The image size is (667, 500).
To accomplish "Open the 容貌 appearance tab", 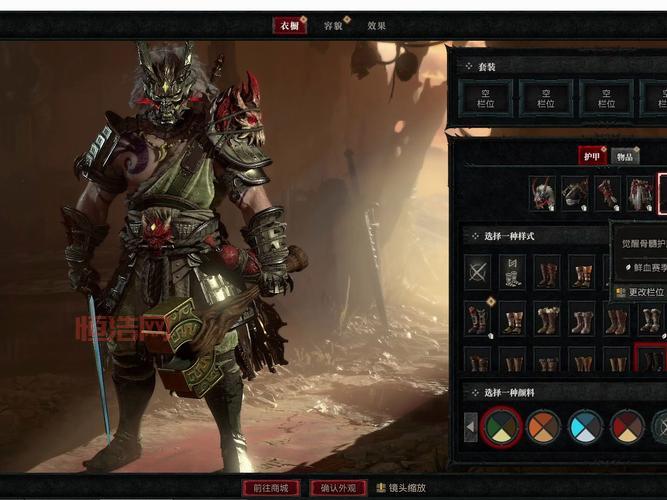I will pyautogui.click(x=333, y=26).
